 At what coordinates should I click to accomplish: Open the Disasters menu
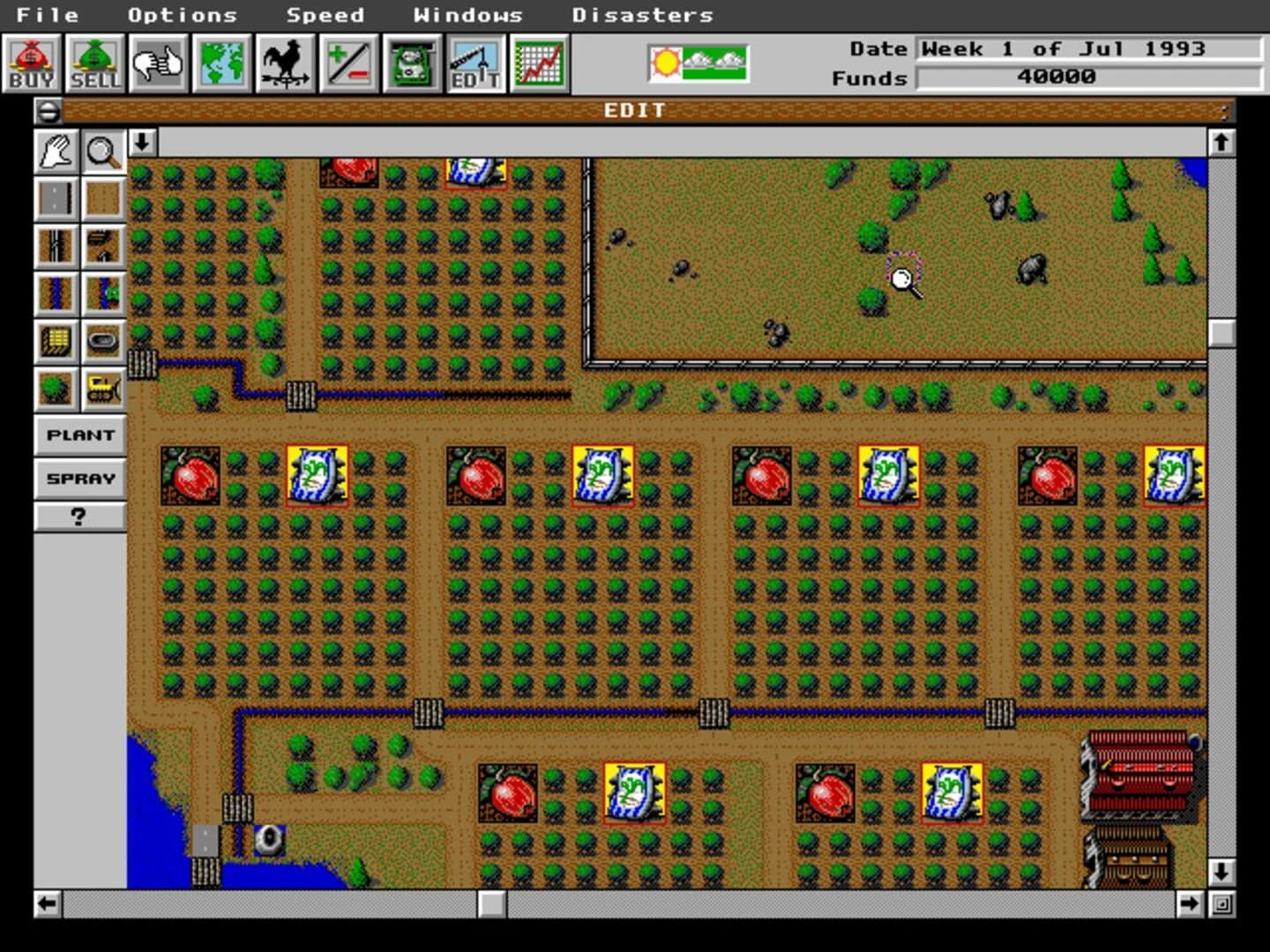click(x=643, y=14)
